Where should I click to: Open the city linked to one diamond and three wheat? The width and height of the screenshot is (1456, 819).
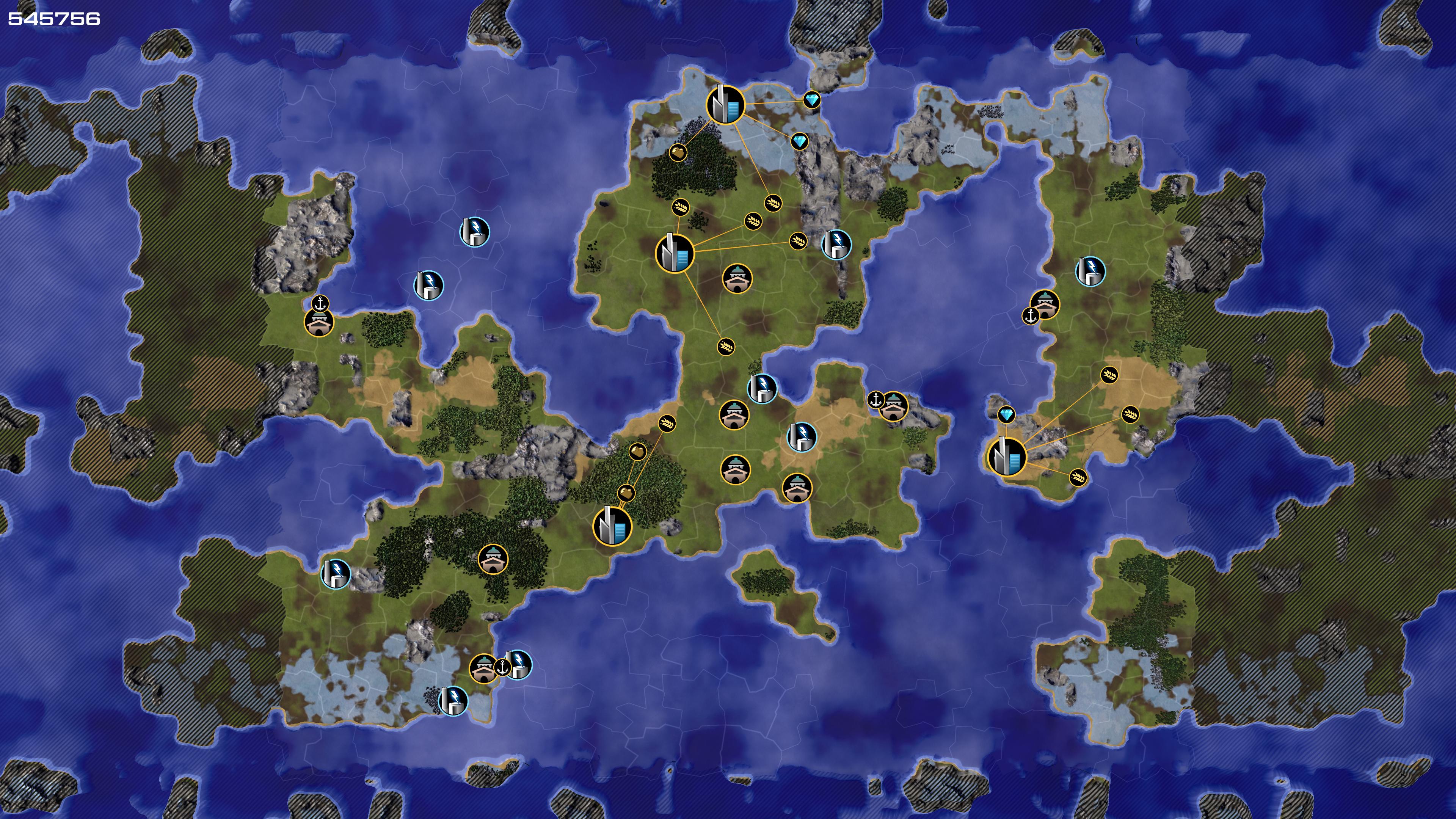pyautogui.click(x=1006, y=456)
